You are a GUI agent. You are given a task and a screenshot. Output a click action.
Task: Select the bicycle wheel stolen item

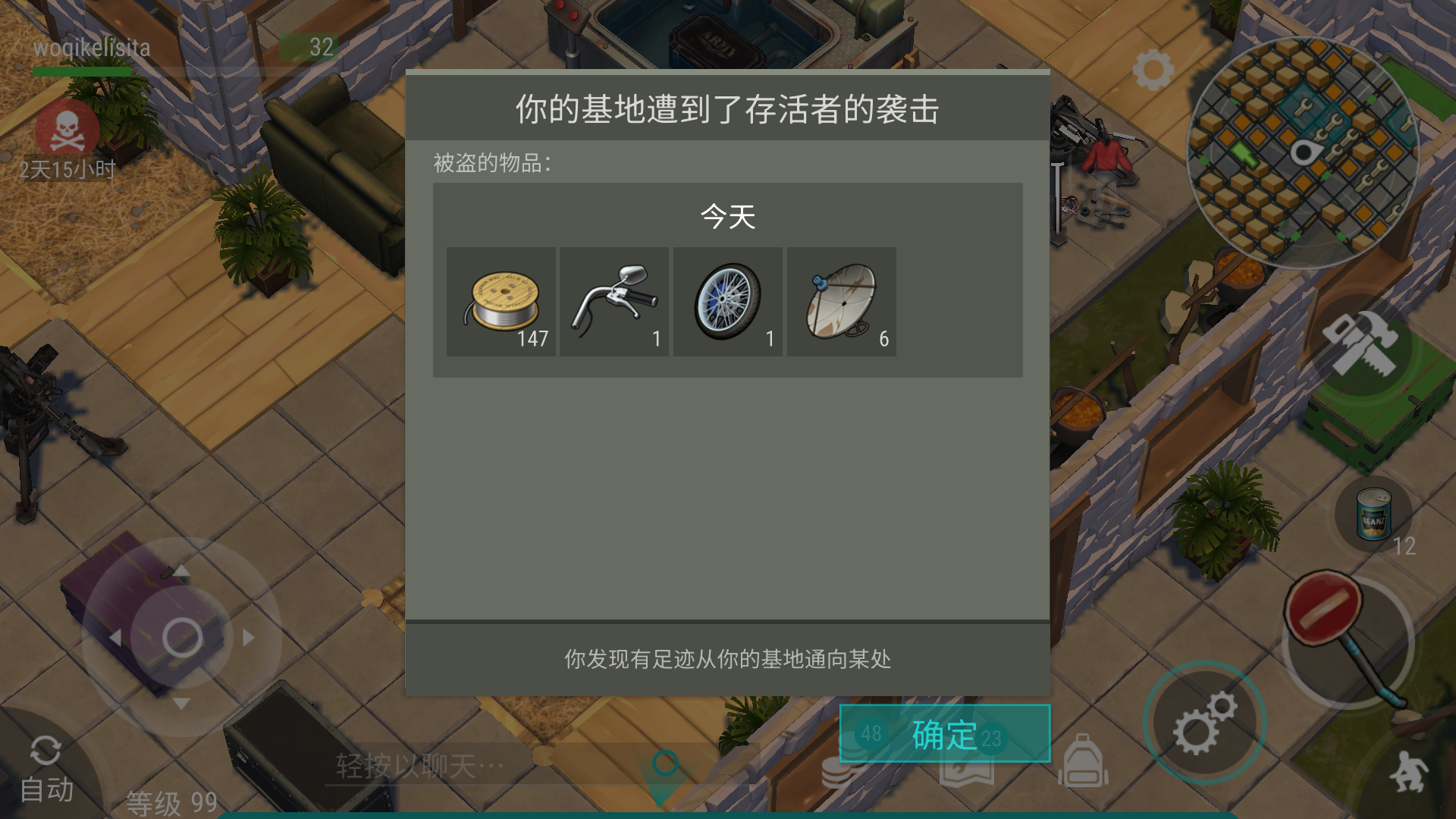tap(728, 301)
